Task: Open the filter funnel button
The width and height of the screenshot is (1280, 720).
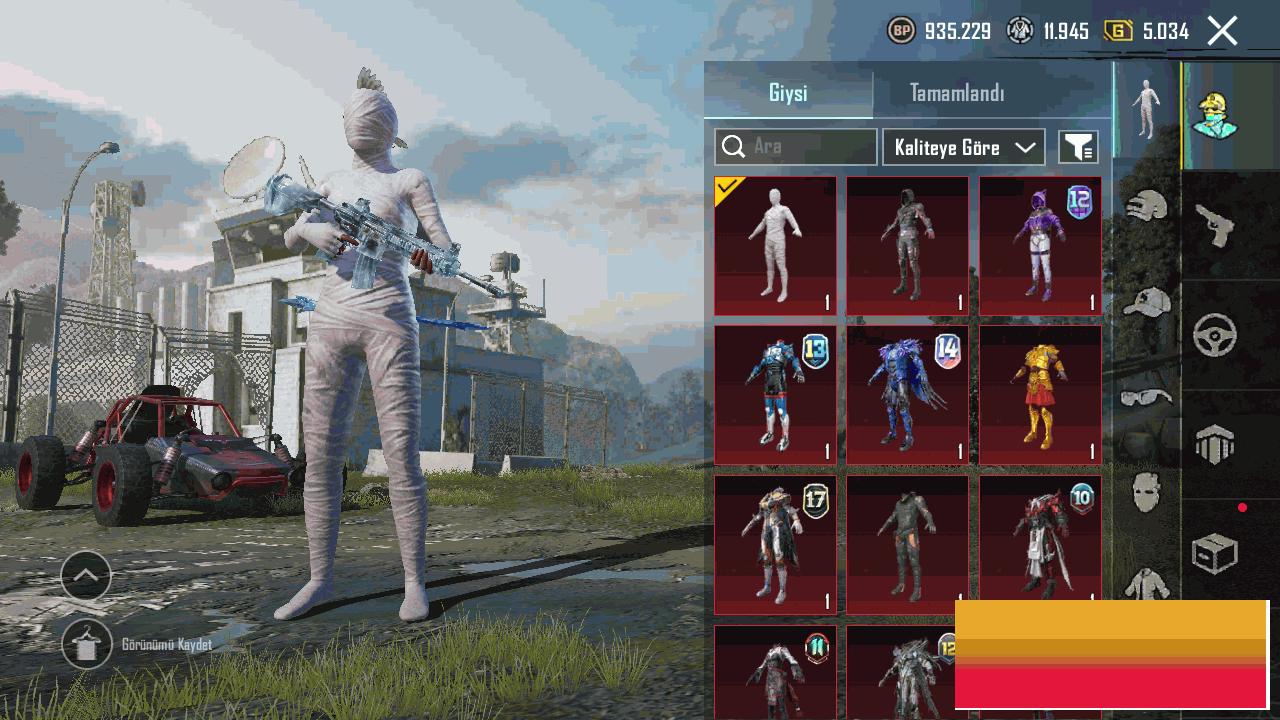Action: tap(1078, 147)
